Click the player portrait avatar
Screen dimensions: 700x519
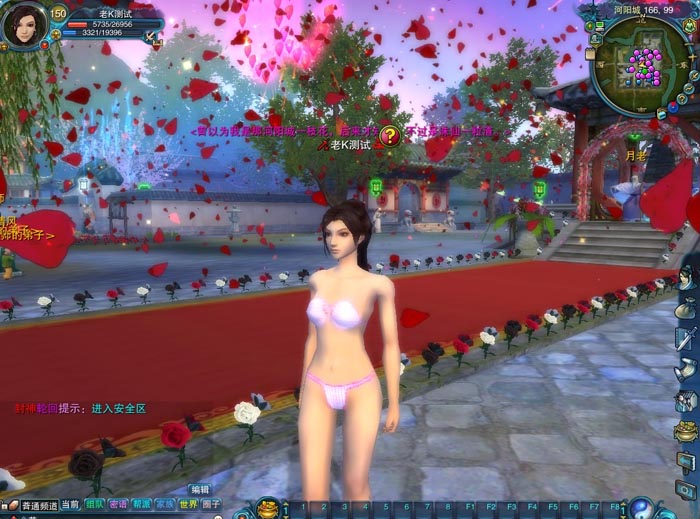pos(24,25)
